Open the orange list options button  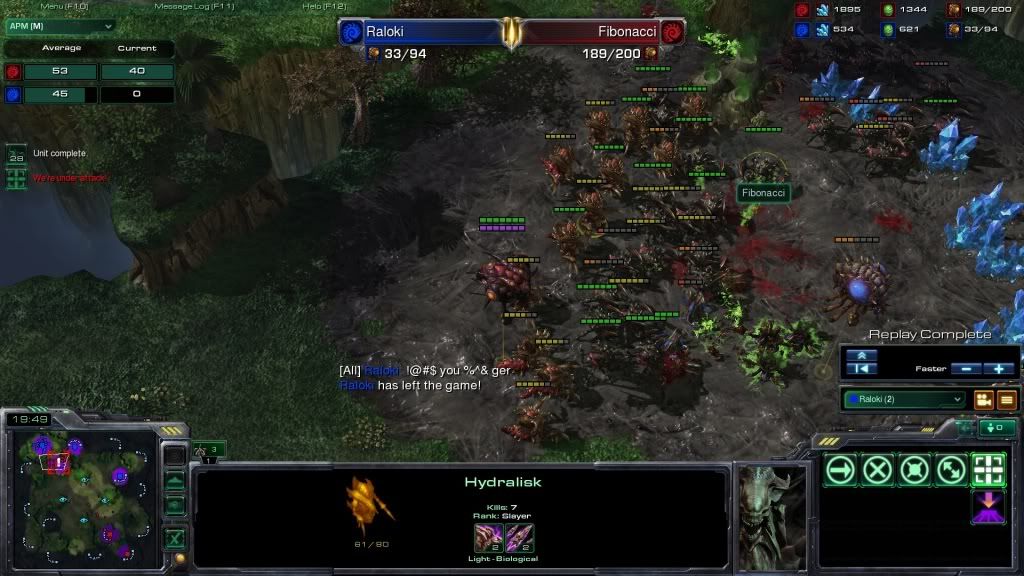point(1006,400)
